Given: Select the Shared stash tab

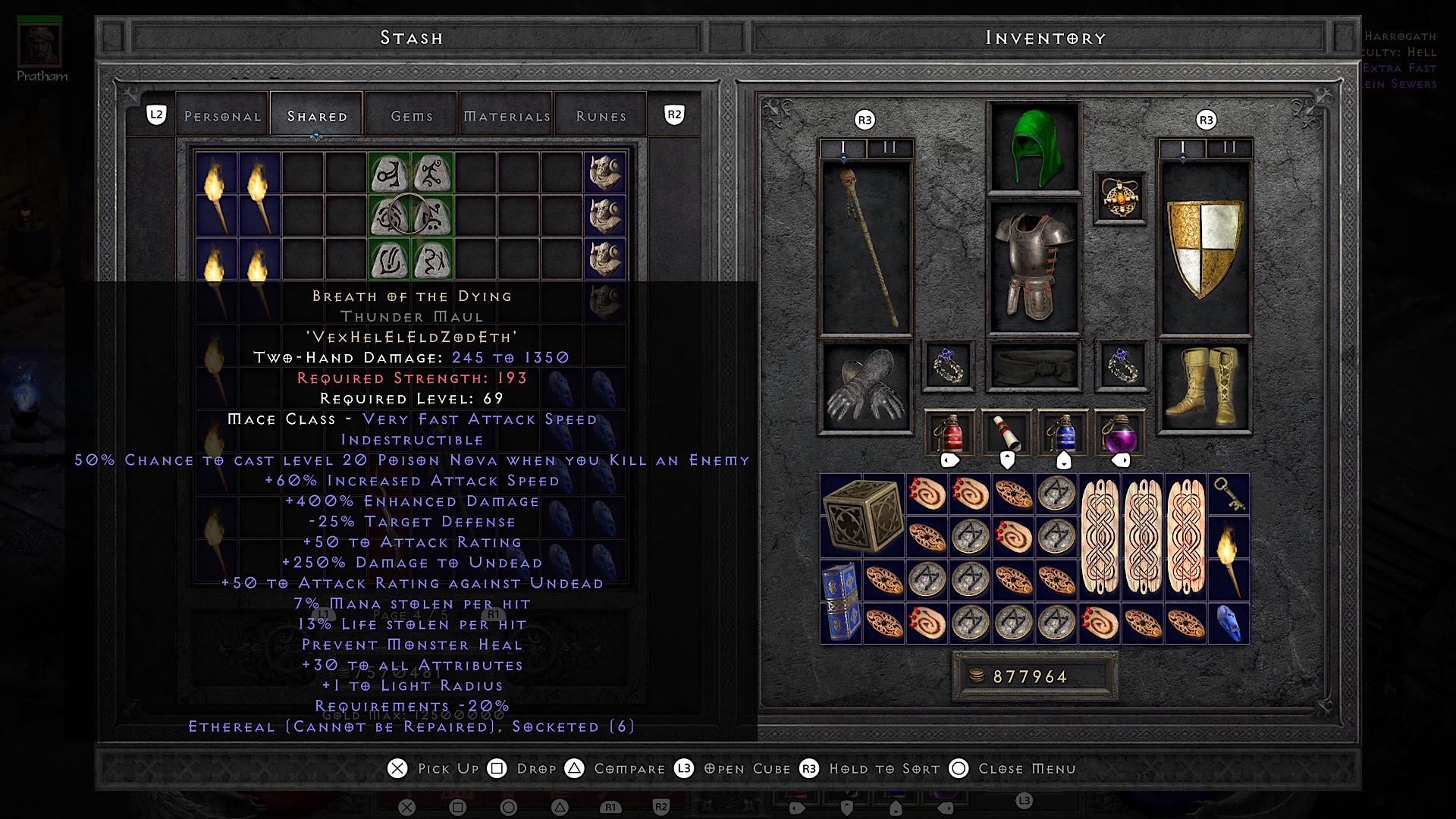Looking at the screenshot, I should [x=317, y=116].
